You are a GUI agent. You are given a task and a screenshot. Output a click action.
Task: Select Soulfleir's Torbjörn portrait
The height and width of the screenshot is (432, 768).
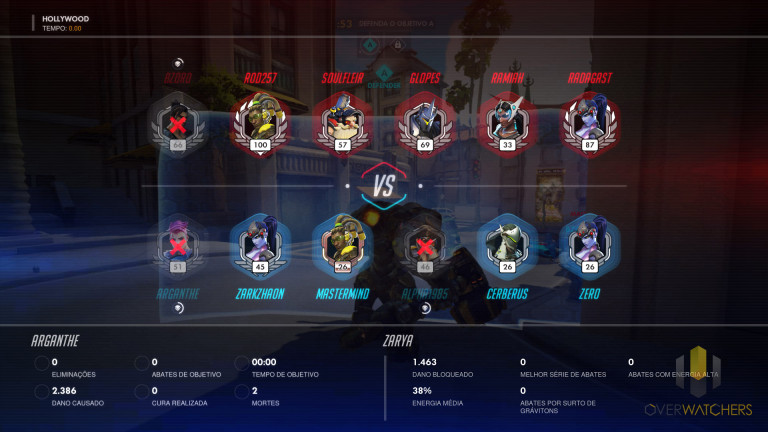click(x=342, y=122)
